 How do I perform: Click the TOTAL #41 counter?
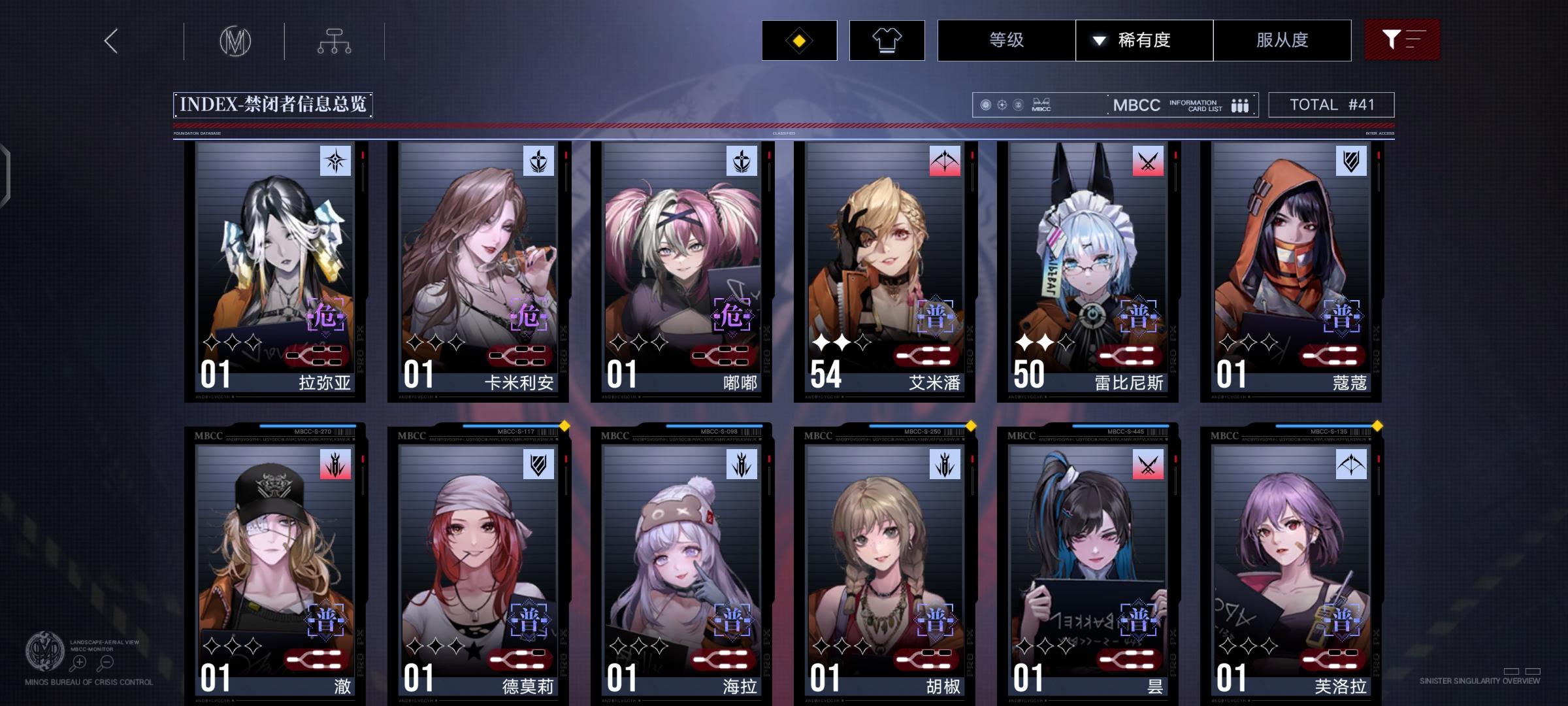(x=1330, y=105)
